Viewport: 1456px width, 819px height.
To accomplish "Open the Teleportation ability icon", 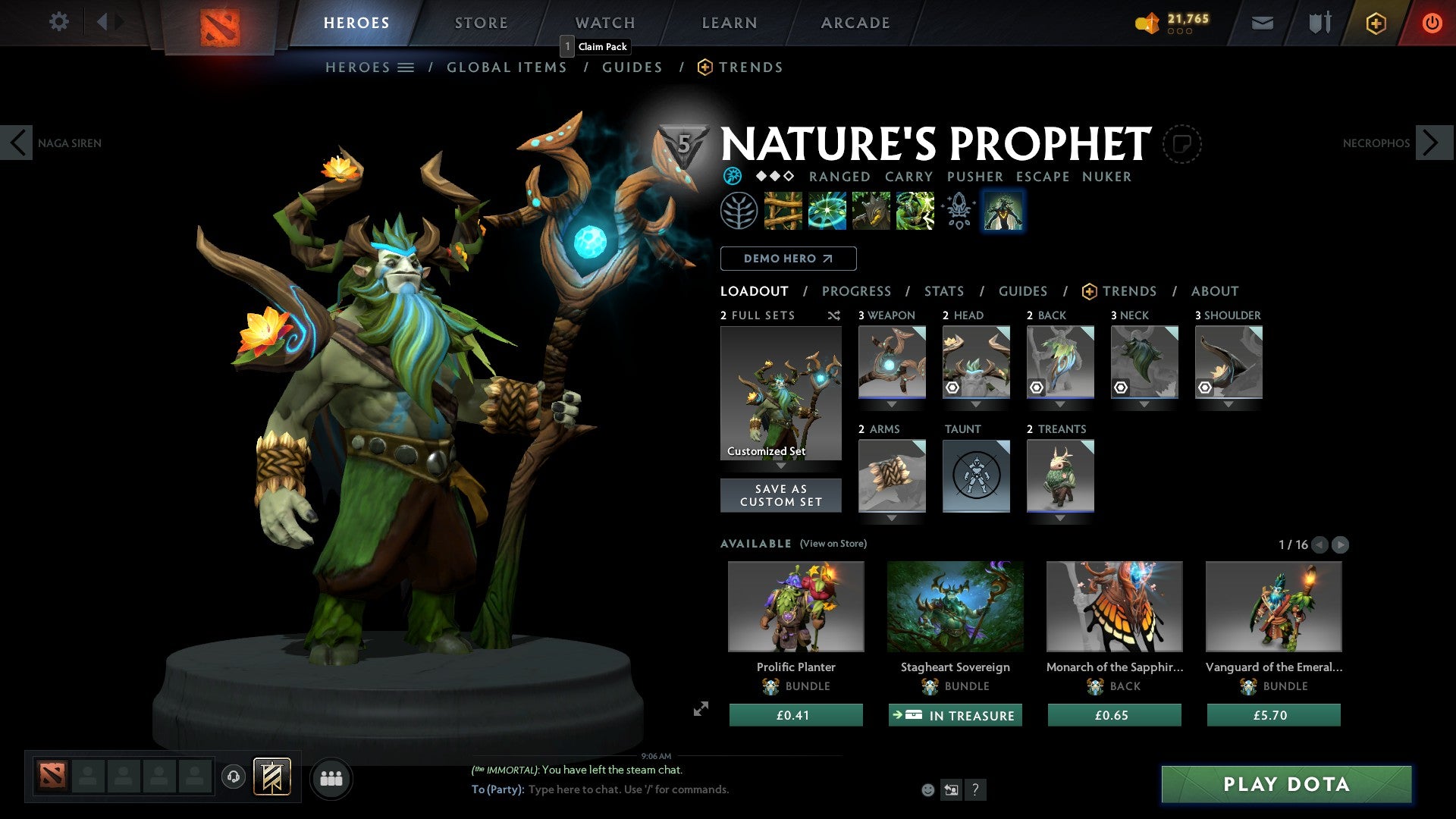I will click(826, 211).
